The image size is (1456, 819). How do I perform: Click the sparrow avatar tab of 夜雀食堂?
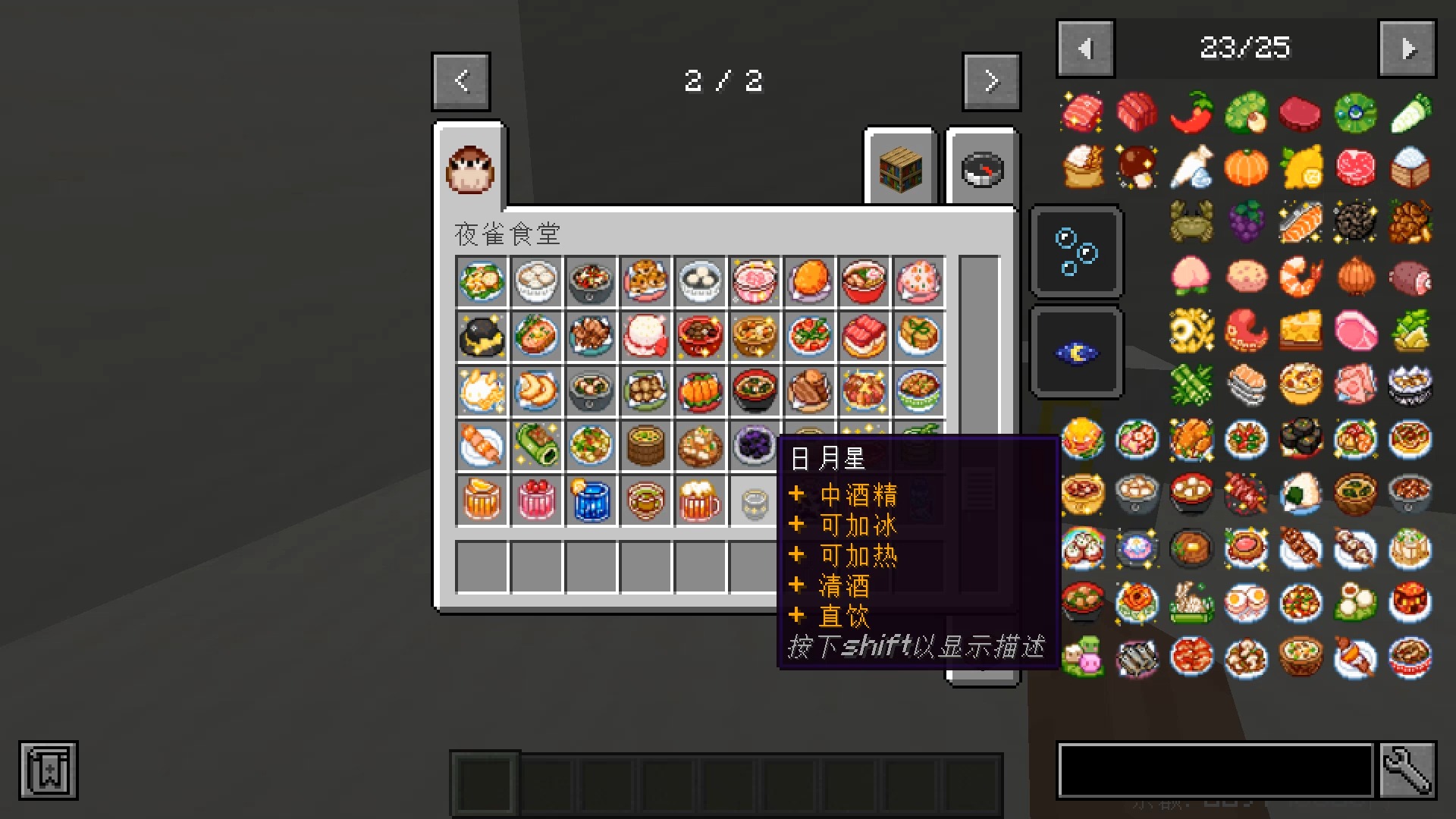[469, 168]
